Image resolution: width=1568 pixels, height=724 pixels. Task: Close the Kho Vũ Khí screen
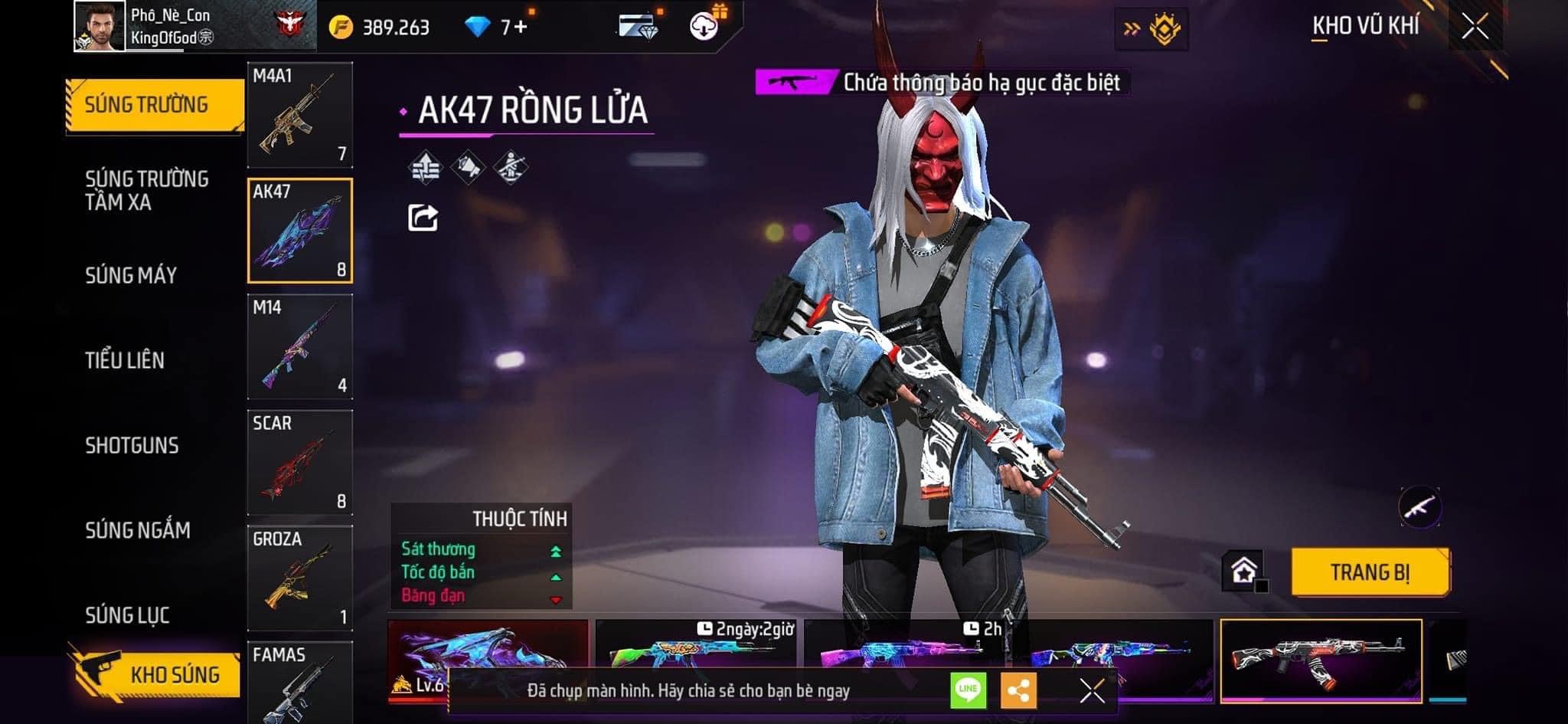tap(1475, 27)
